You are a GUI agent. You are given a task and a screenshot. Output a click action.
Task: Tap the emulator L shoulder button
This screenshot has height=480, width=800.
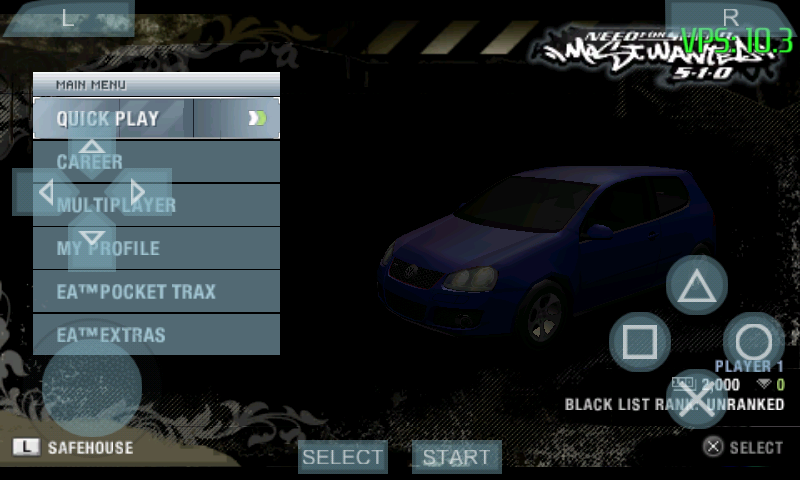click(68, 18)
